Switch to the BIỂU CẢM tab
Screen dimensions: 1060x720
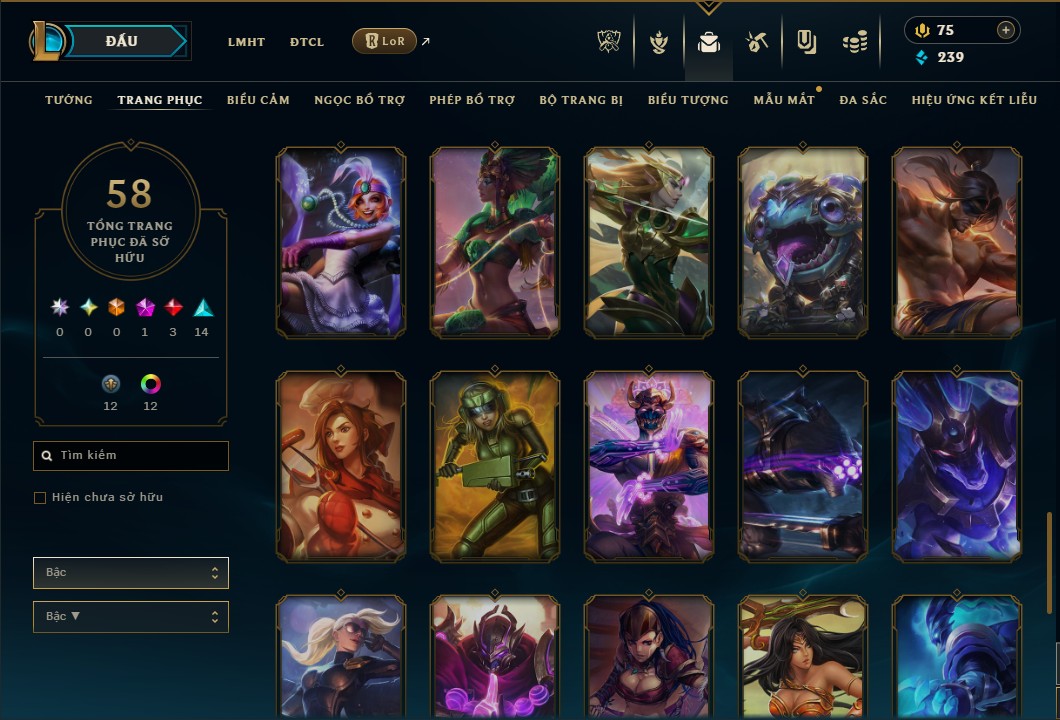tap(258, 100)
